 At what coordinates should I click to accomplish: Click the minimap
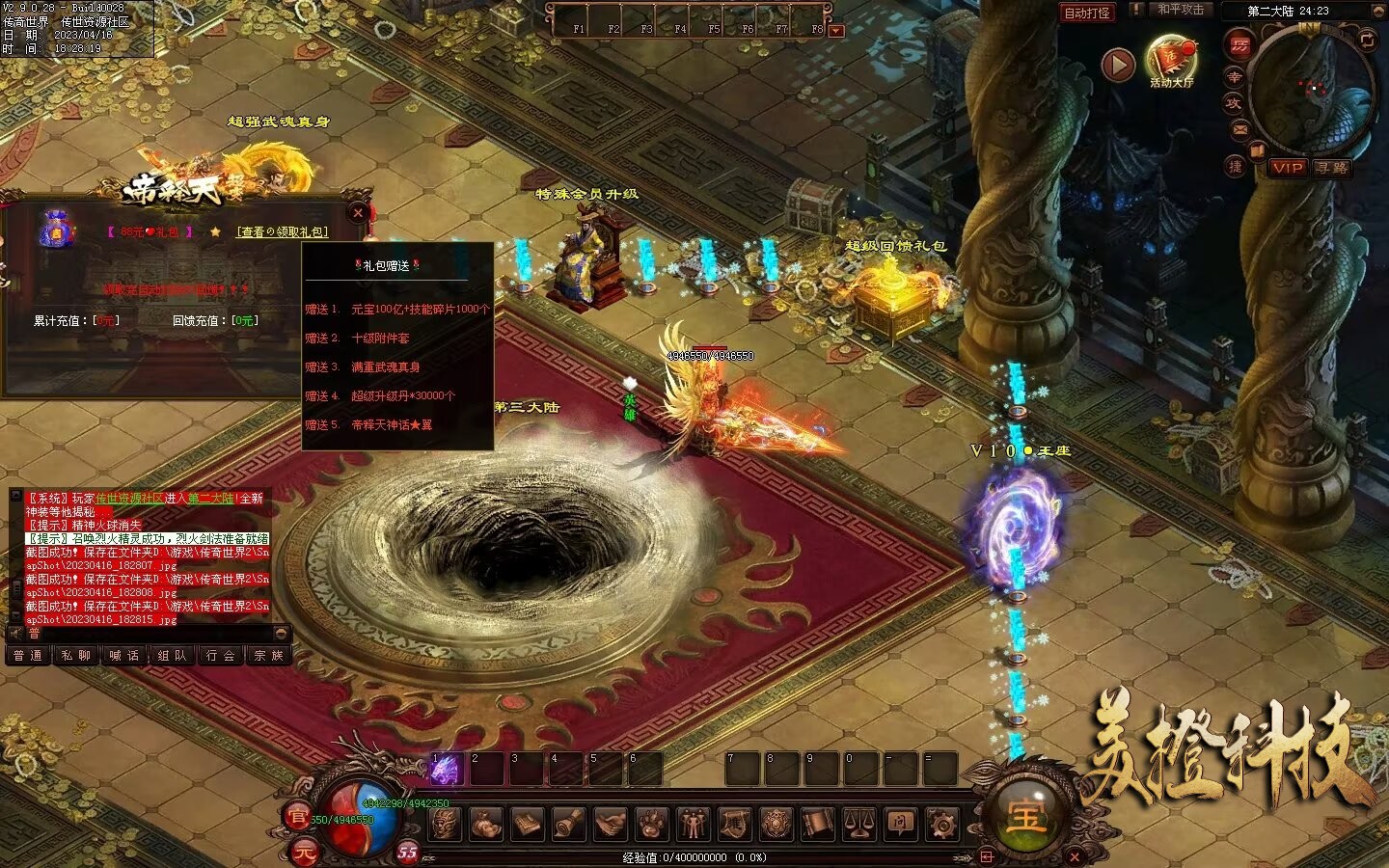1312,89
